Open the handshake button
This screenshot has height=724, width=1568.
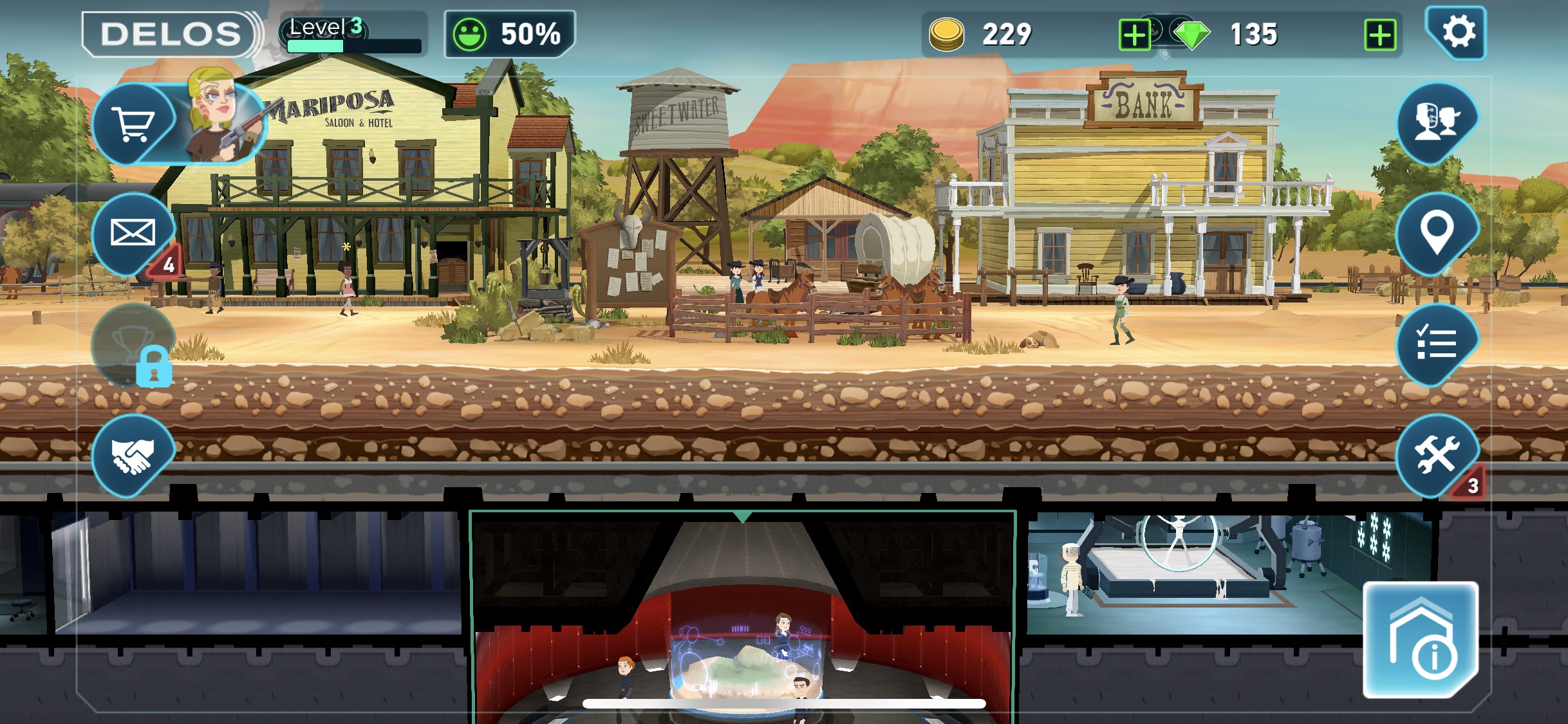click(x=133, y=456)
